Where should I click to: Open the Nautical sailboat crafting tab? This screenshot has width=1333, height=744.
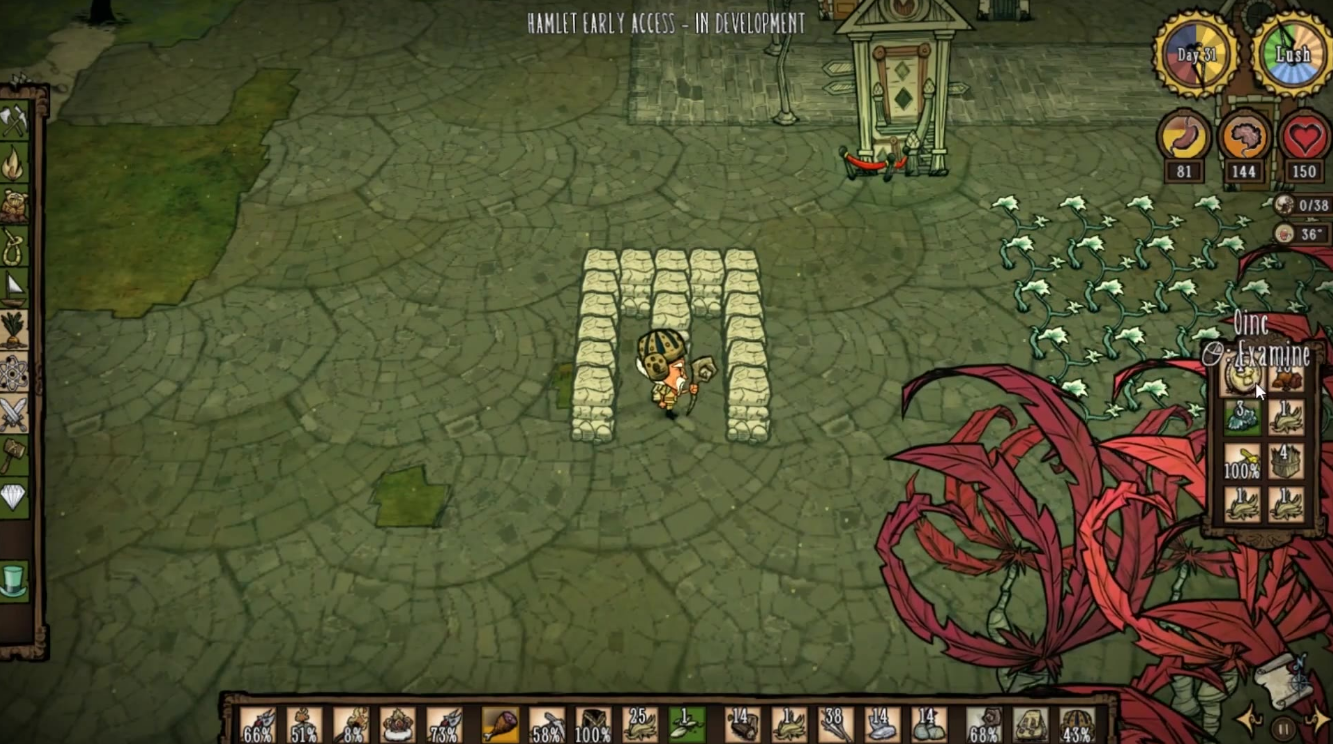tap(14, 289)
